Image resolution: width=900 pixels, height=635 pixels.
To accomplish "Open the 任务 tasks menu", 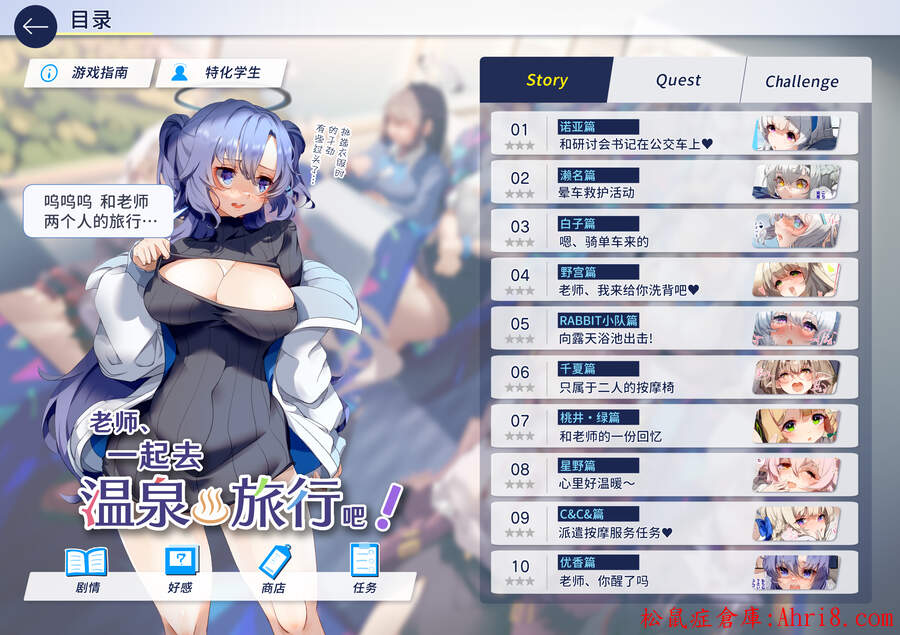I will pos(365,569).
